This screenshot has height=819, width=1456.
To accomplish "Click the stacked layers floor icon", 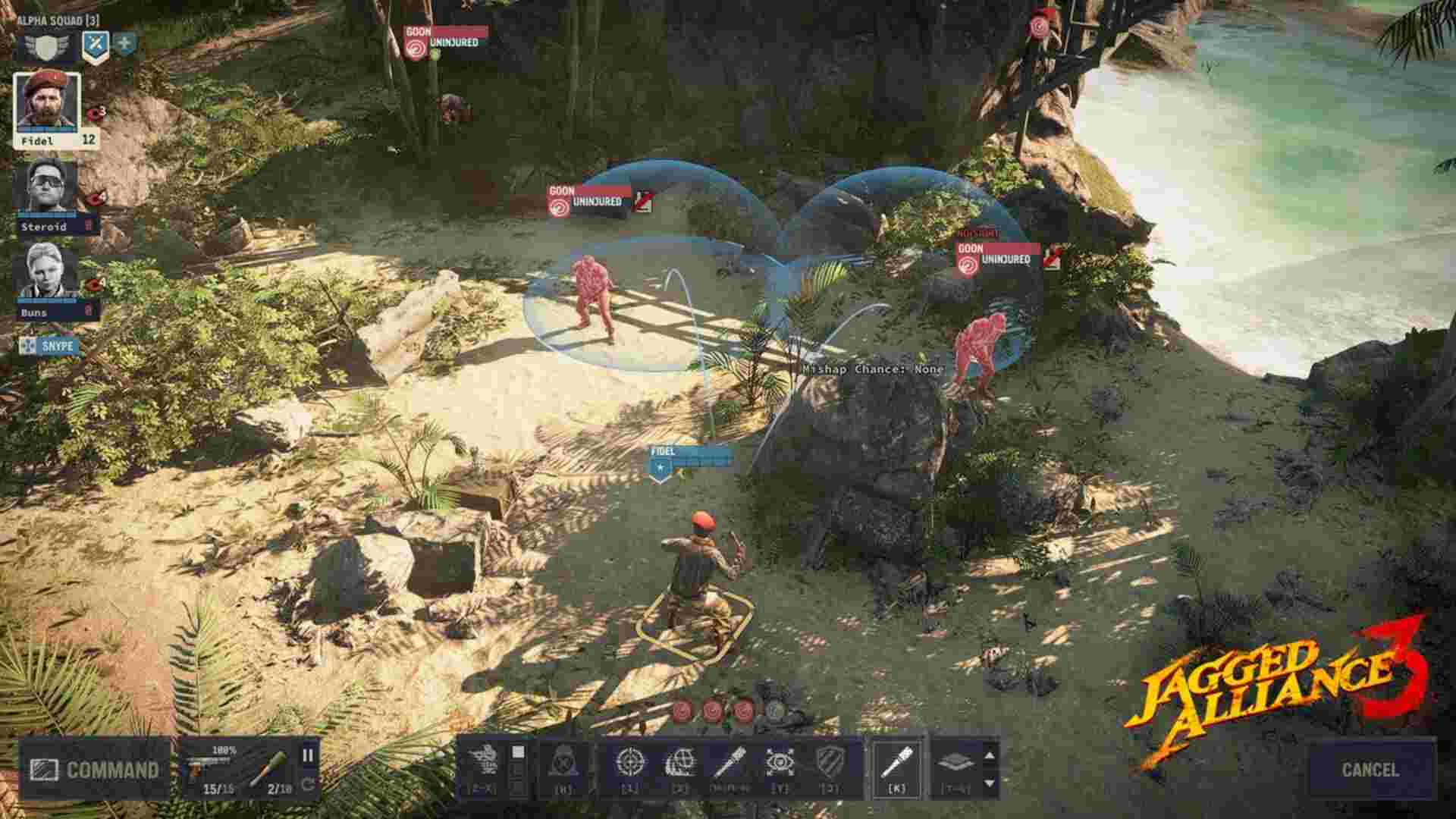I will tap(954, 762).
